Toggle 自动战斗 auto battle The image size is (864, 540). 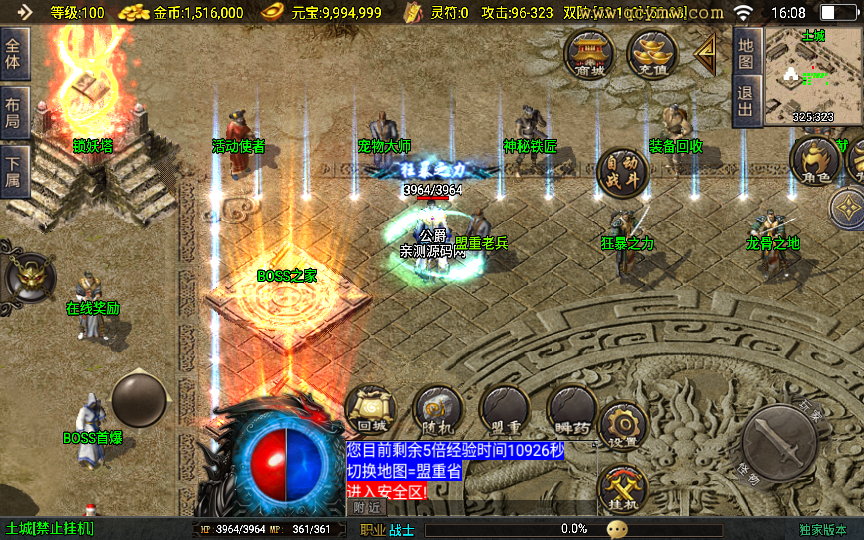coord(622,174)
